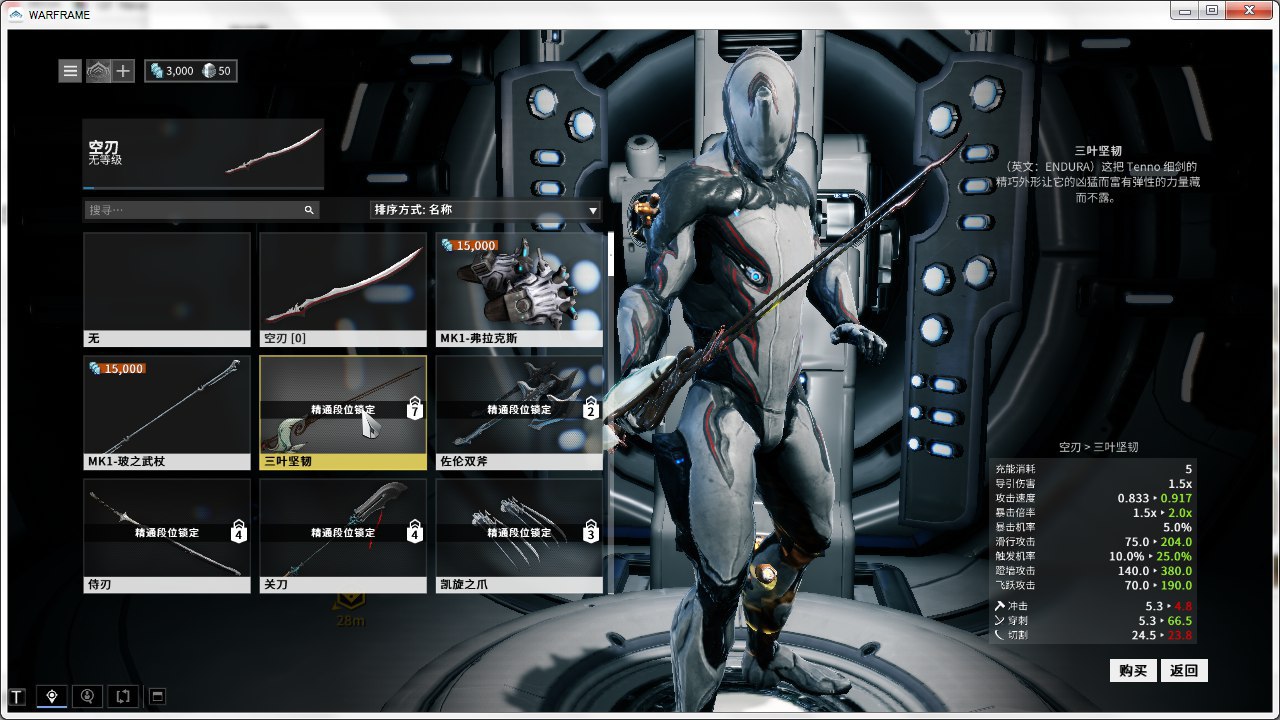
Task: Select the 佐伦双斧 dual axes tile
Action: (x=519, y=413)
